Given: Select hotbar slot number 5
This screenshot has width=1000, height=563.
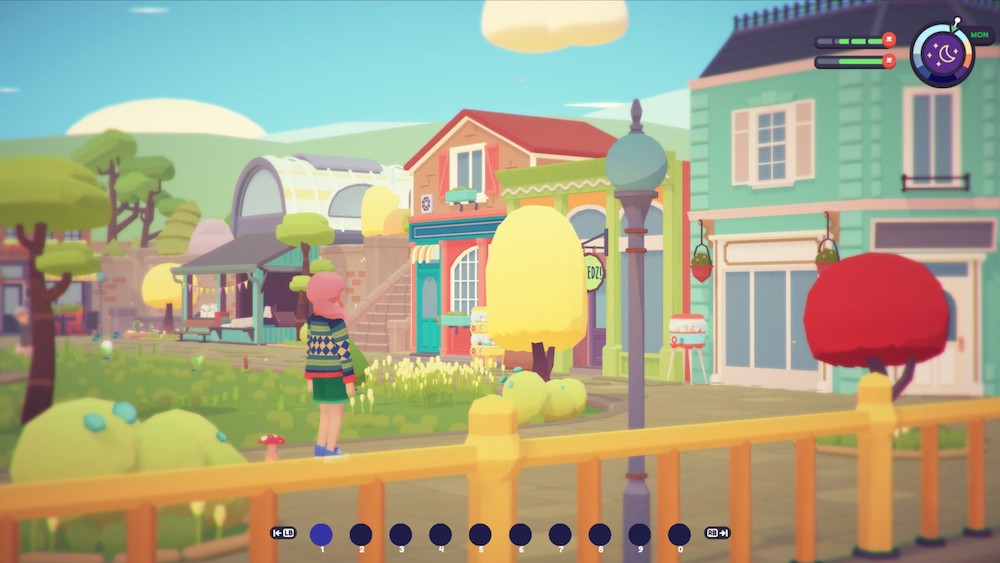Looking at the screenshot, I should click(x=480, y=534).
